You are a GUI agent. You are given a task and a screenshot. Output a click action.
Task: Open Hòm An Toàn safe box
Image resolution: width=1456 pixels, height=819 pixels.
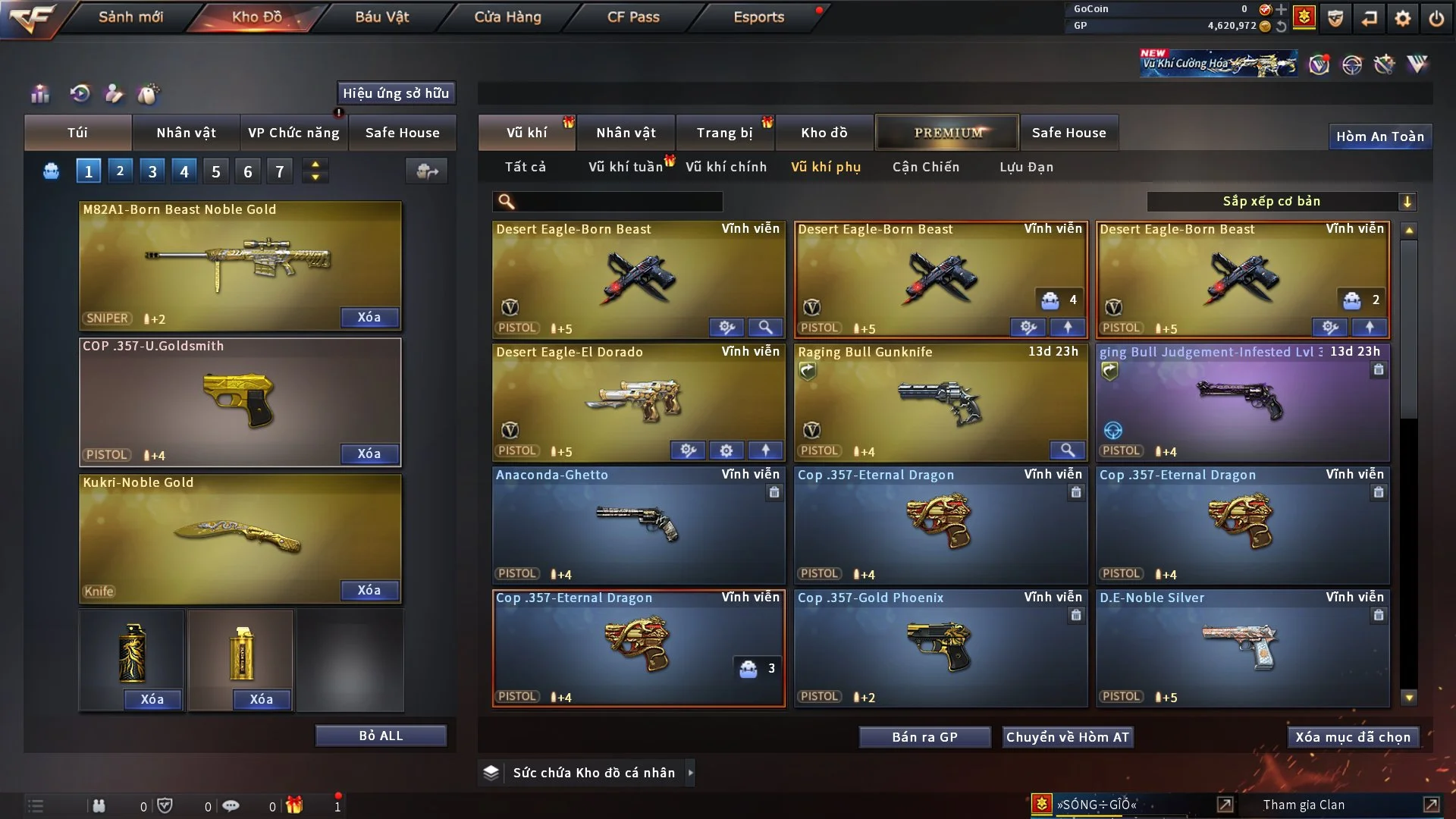coord(1379,136)
